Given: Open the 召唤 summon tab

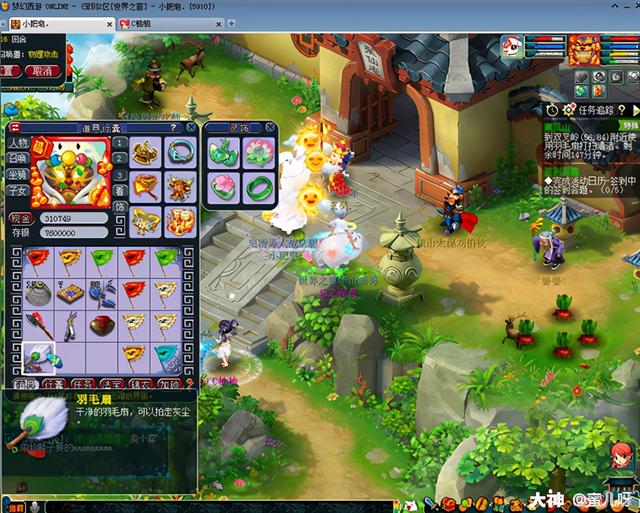Looking at the screenshot, I should click(19, 158).
